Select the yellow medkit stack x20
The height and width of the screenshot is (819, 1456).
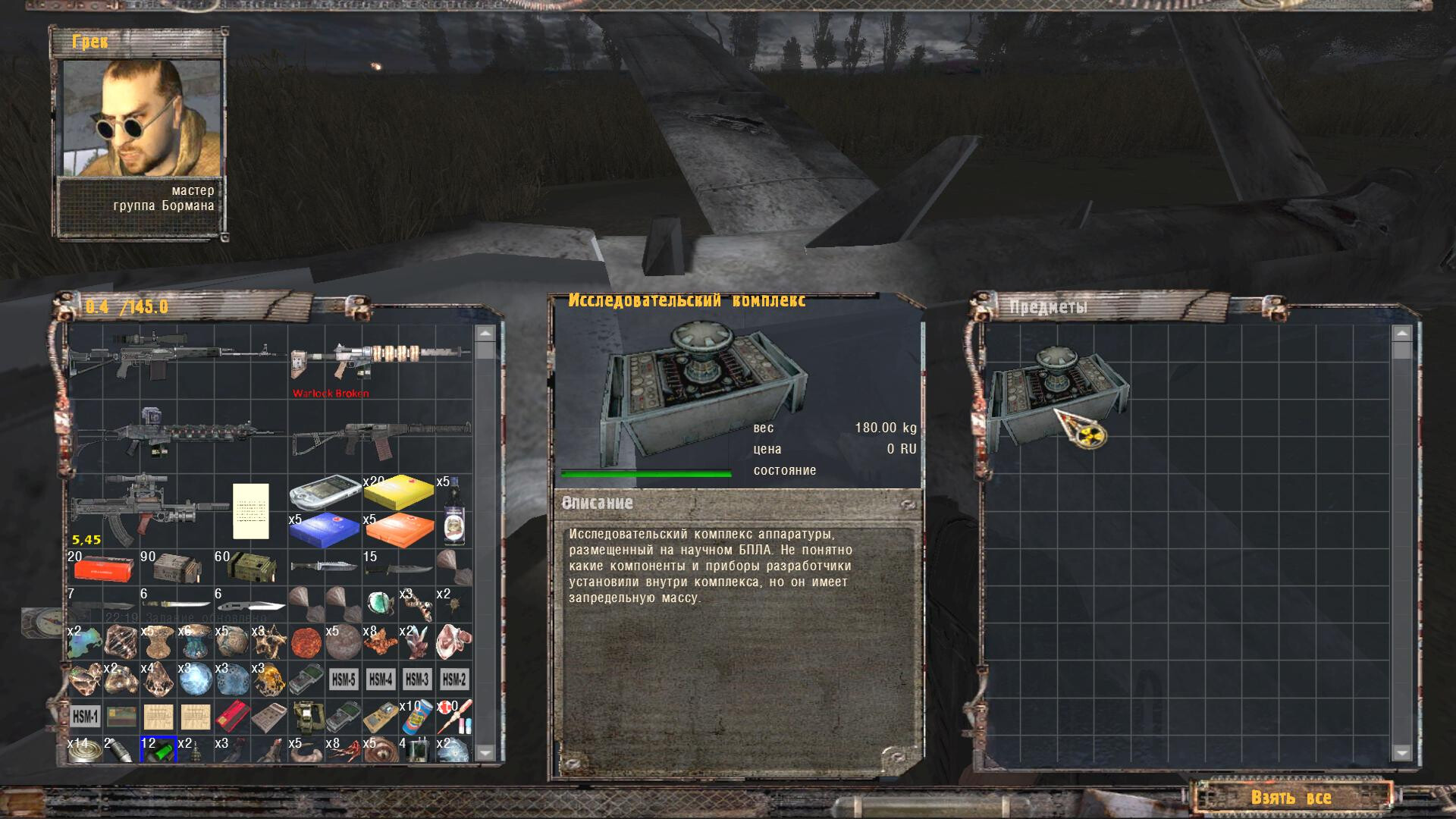pos(398,491)
